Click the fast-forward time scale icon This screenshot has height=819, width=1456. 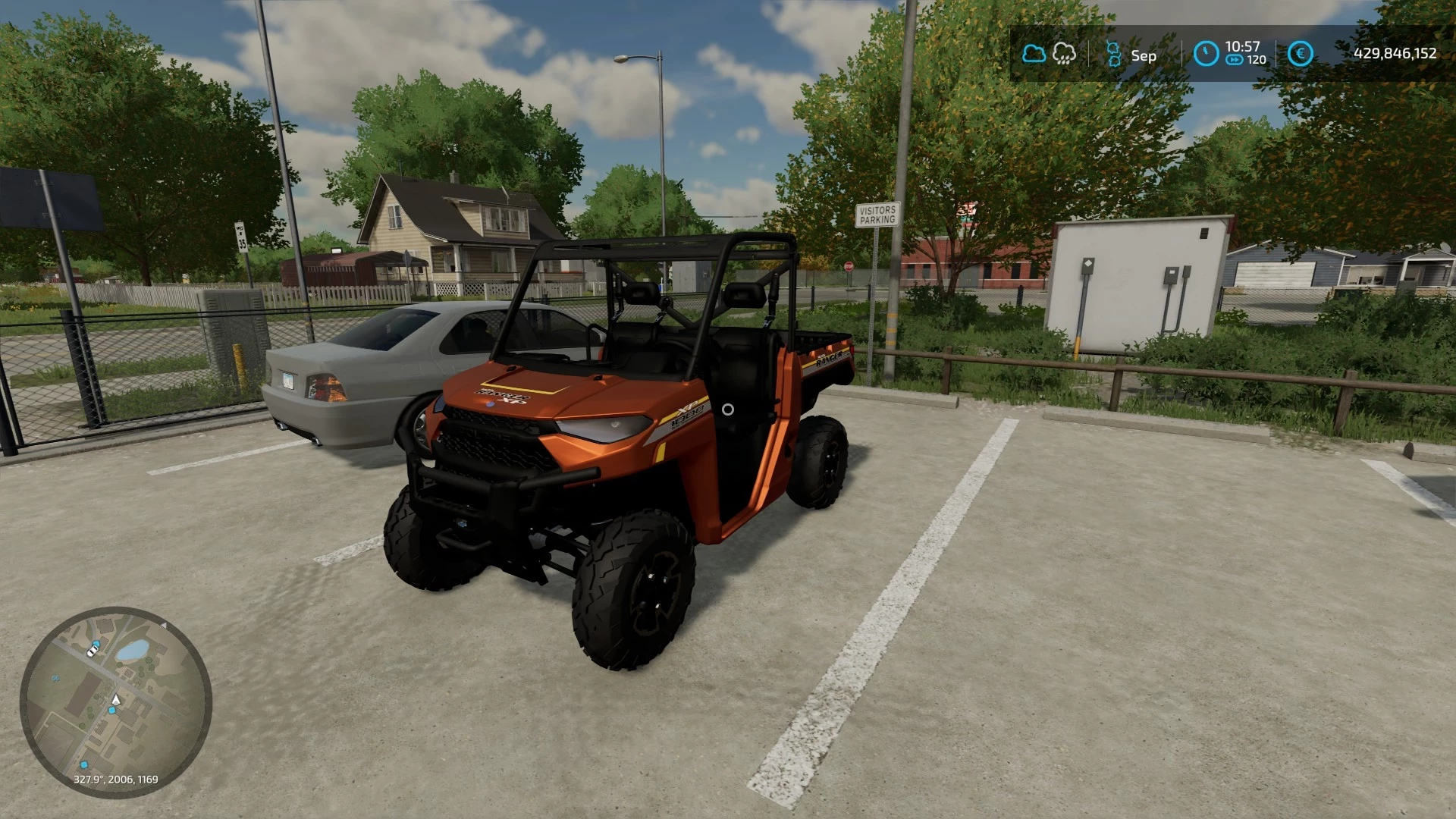point(1234,59)
